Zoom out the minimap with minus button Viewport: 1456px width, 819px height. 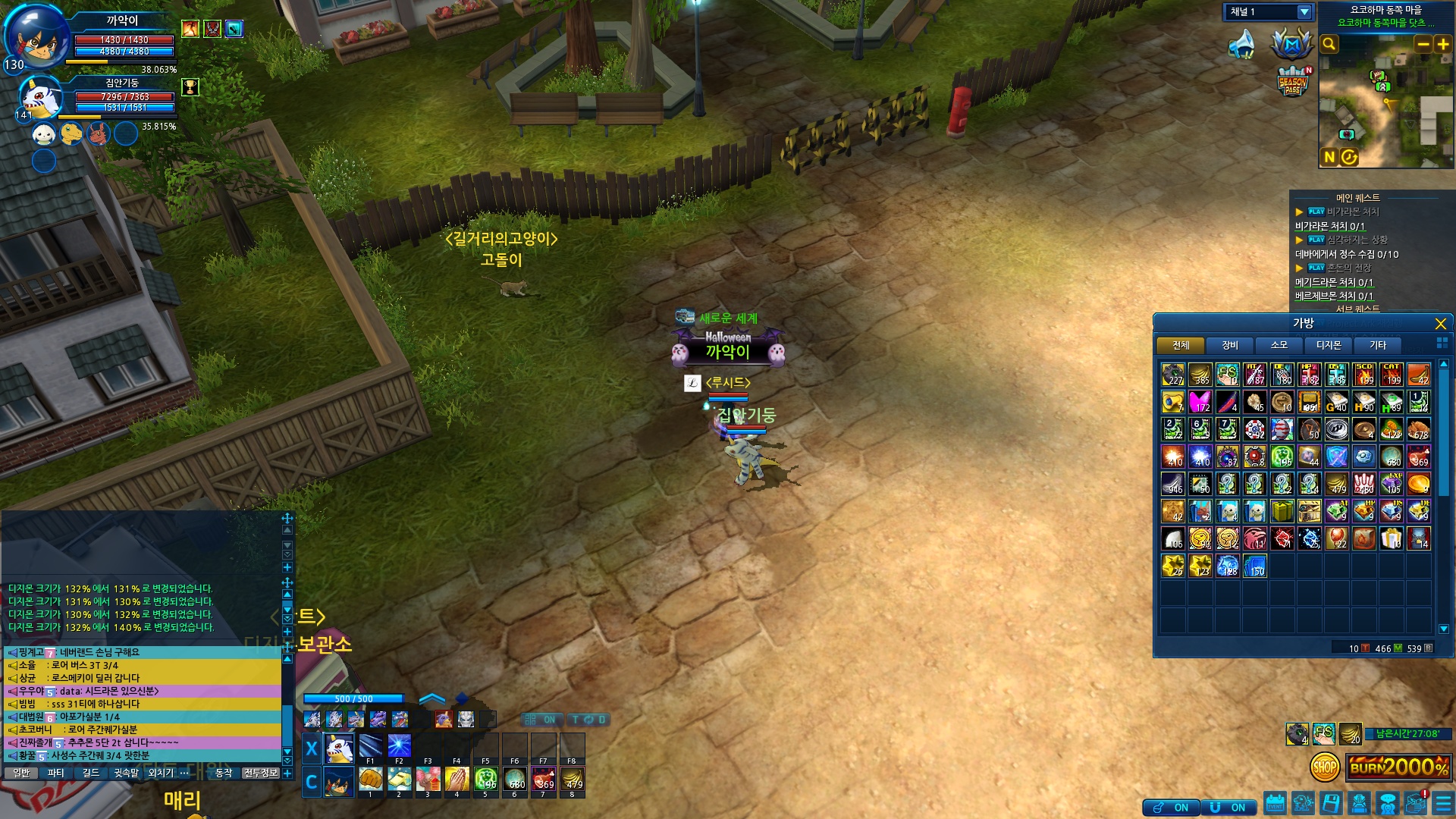[1423, 44]
